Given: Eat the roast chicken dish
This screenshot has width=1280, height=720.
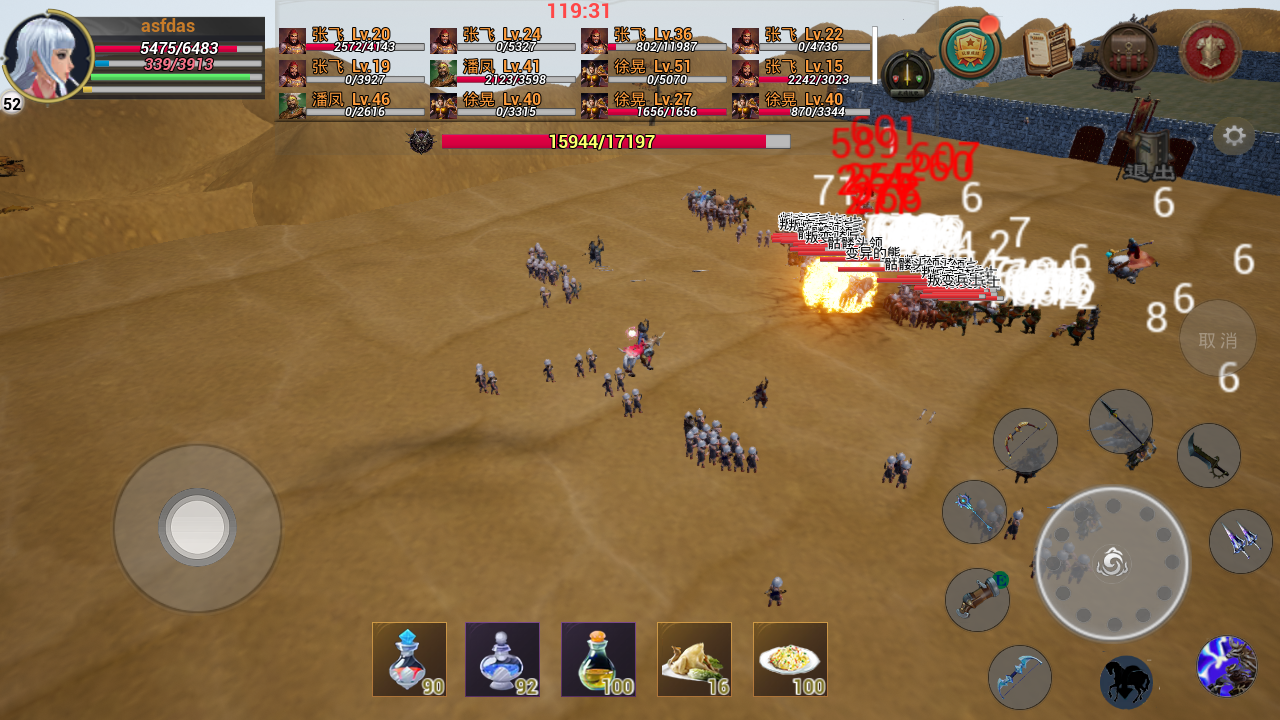Looking at the screenshot, I should tap(694, 659).
